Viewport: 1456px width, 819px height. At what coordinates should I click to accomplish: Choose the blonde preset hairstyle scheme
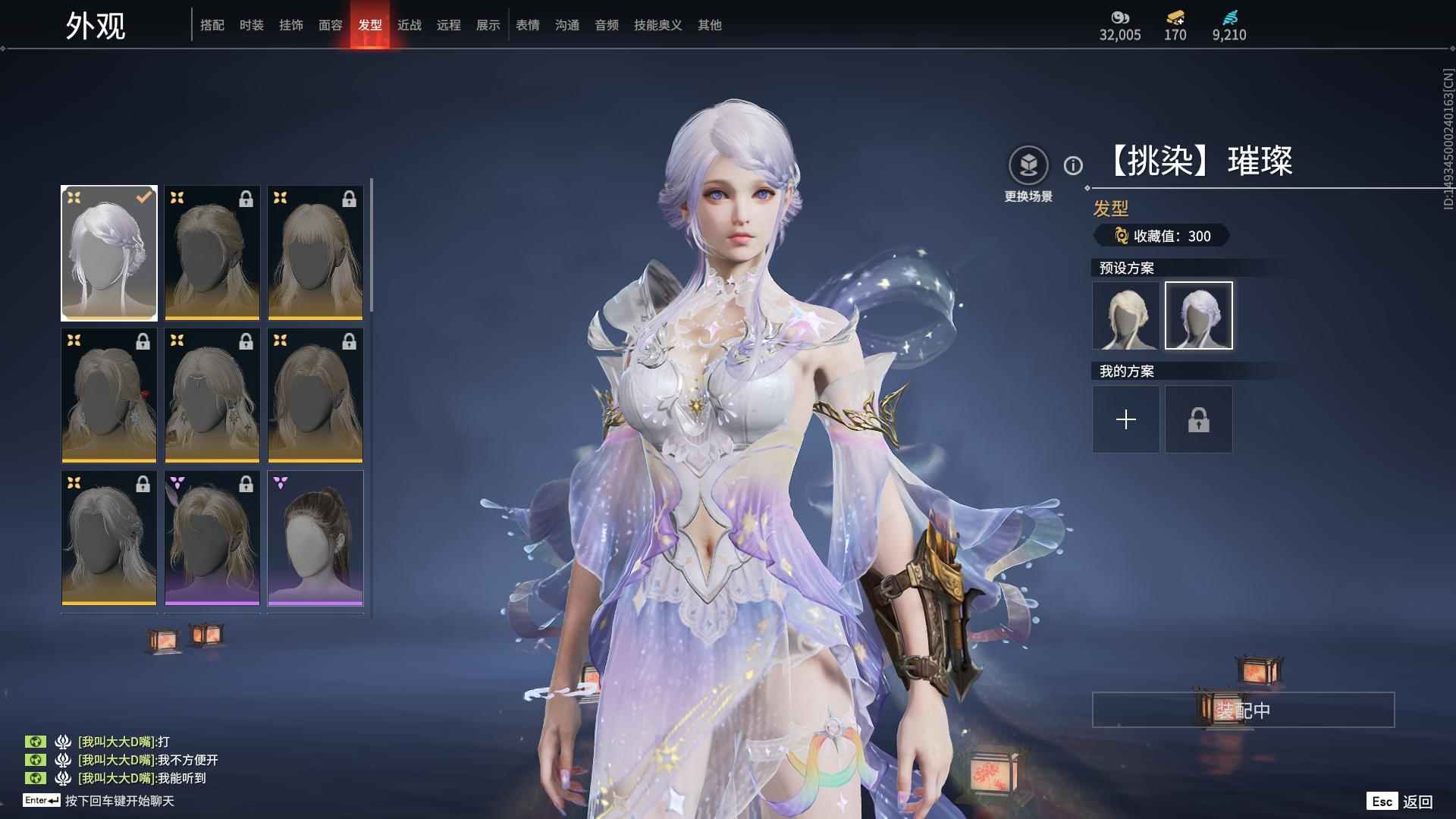click(1125, 315)
